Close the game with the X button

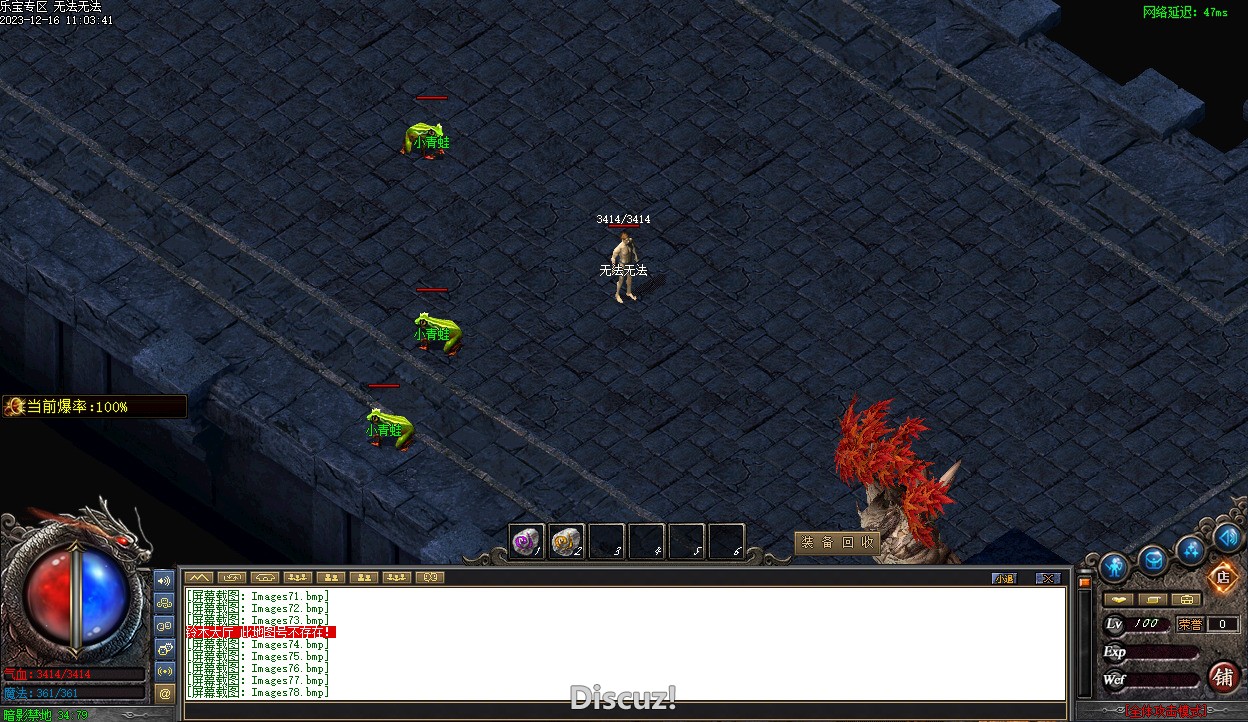click(x=1047, y=578)
